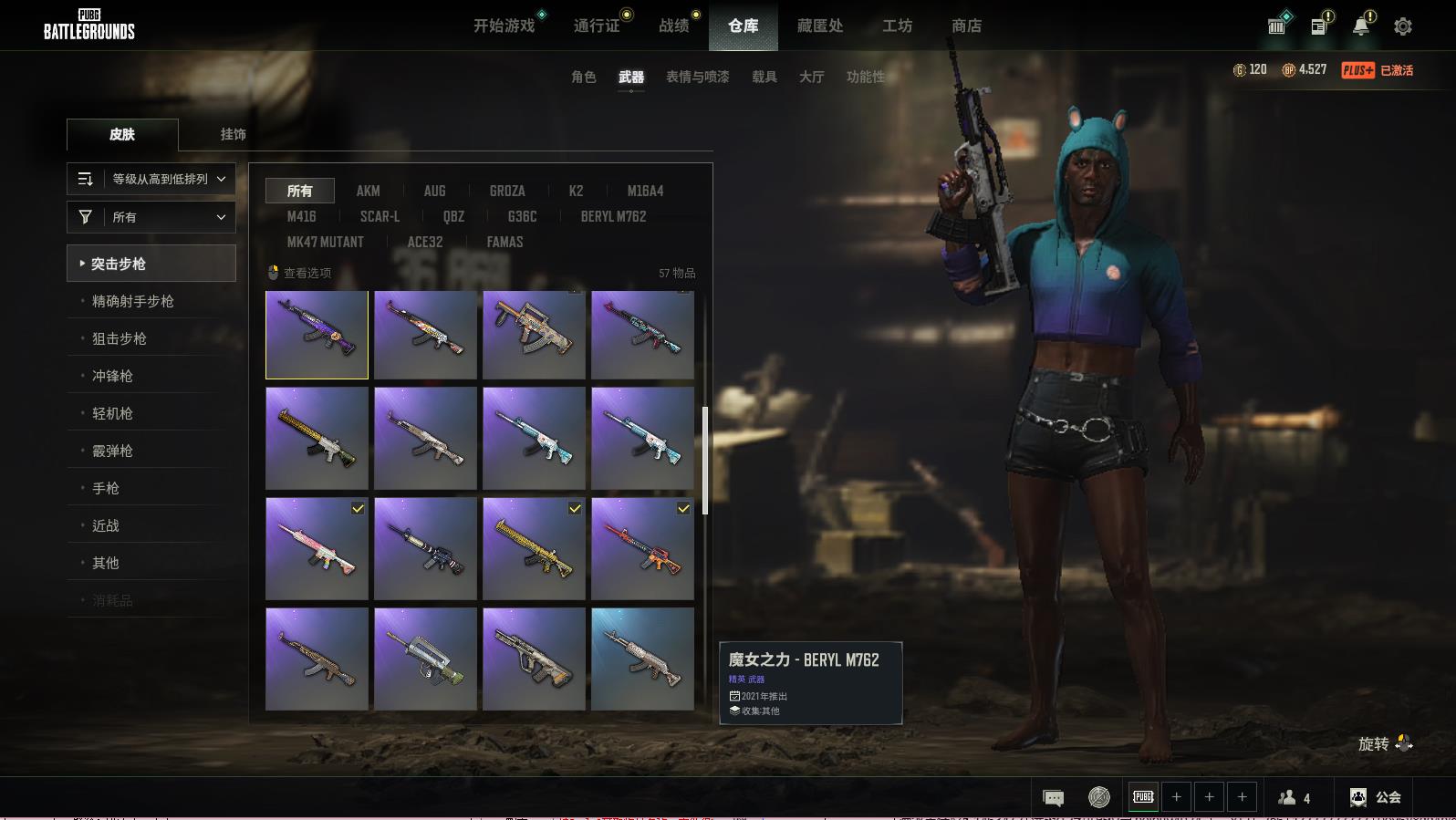Open the settings gear icon

click(1402, 26)
